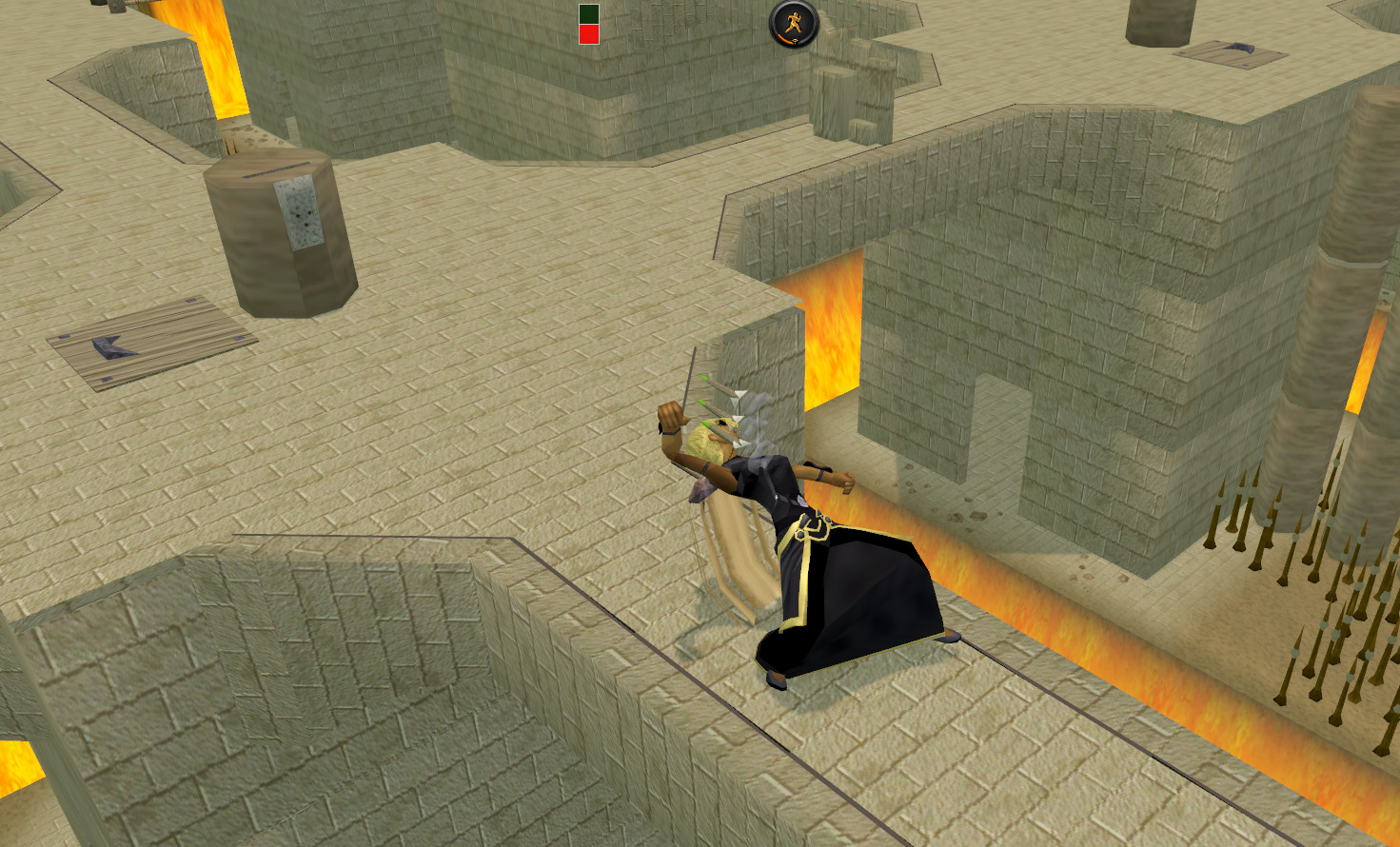Toggle the run energy orb
Screen dimensions: 1400x847
pyautogui.click(x=794, y=24)
